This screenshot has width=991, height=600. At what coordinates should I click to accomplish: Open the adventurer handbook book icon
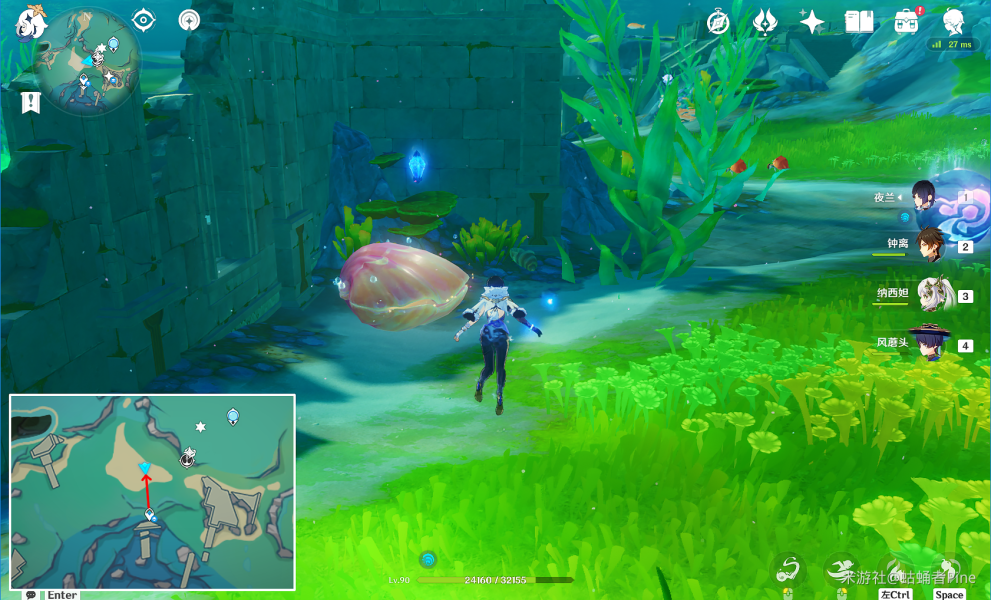click(x=859, y=22)
